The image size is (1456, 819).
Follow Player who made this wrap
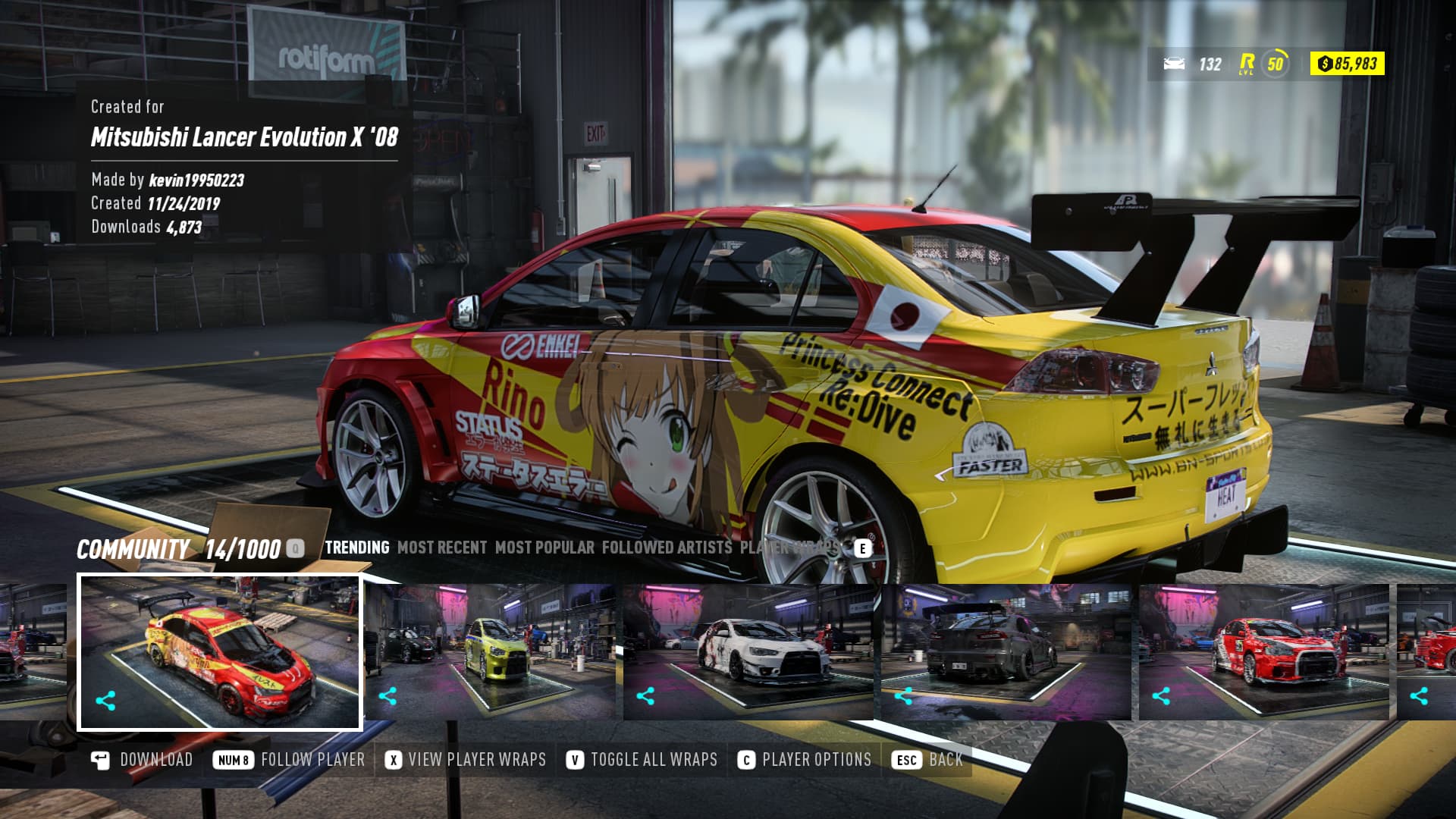pyautogui.click(x=290, y=760)
